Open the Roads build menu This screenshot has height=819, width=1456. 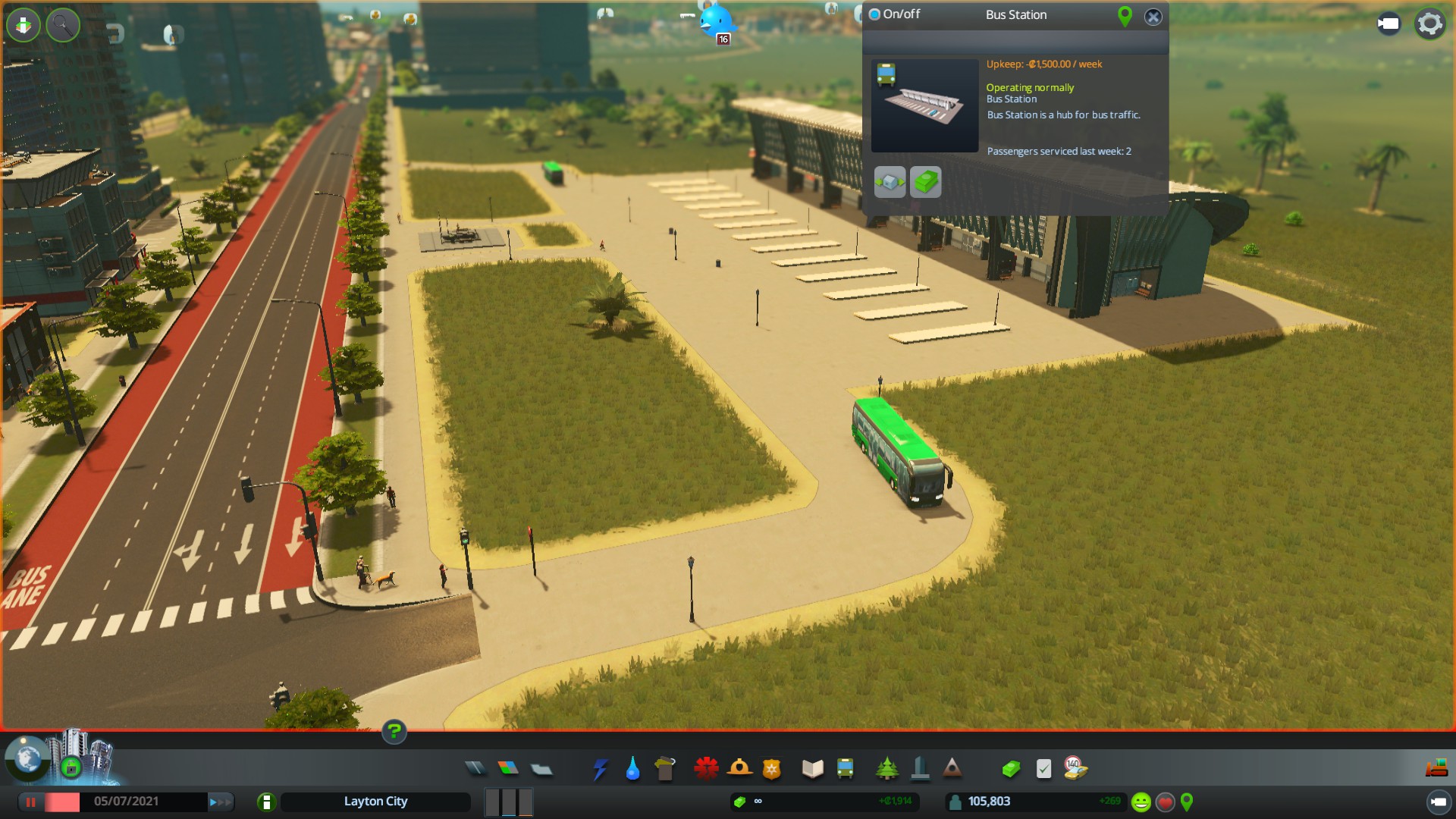click(475, 769)
